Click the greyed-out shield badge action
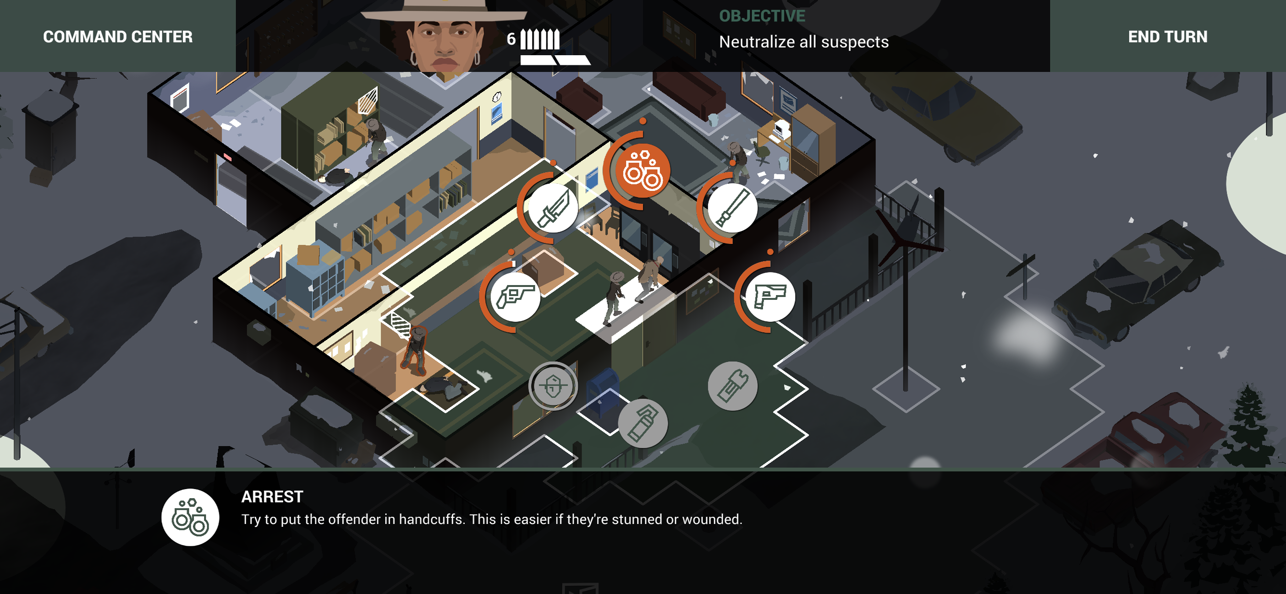Image resolution: width=1286 pixels, height=594 pixels. click(553, 386)
